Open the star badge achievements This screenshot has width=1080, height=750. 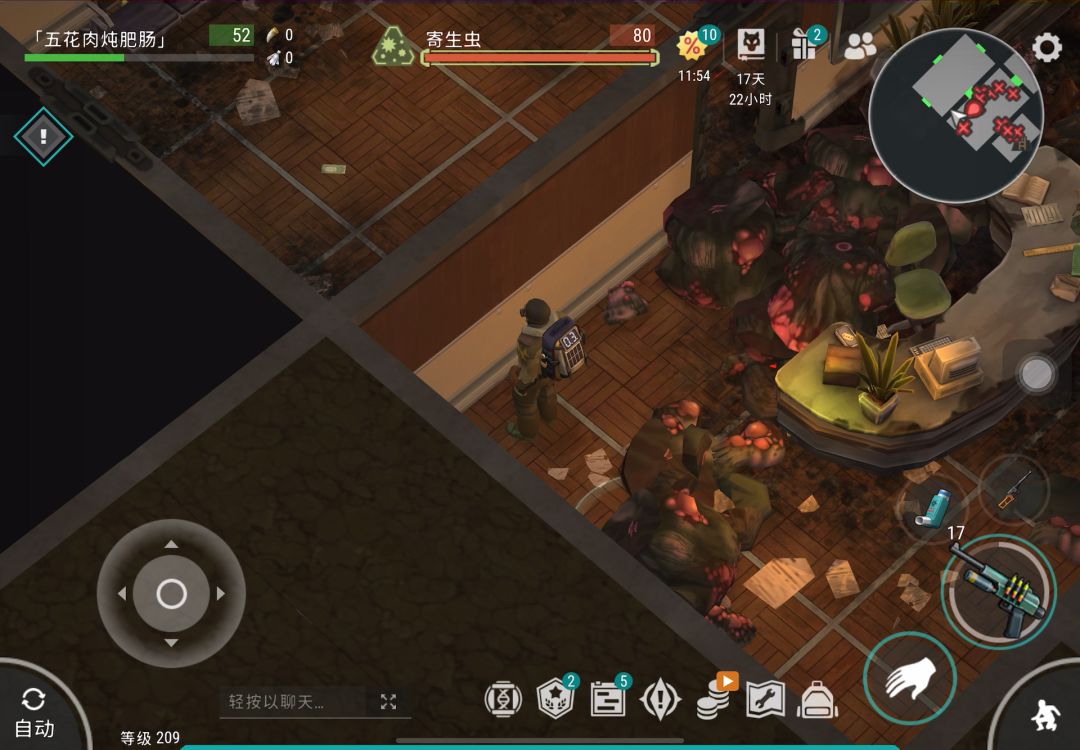pos(556,699)
